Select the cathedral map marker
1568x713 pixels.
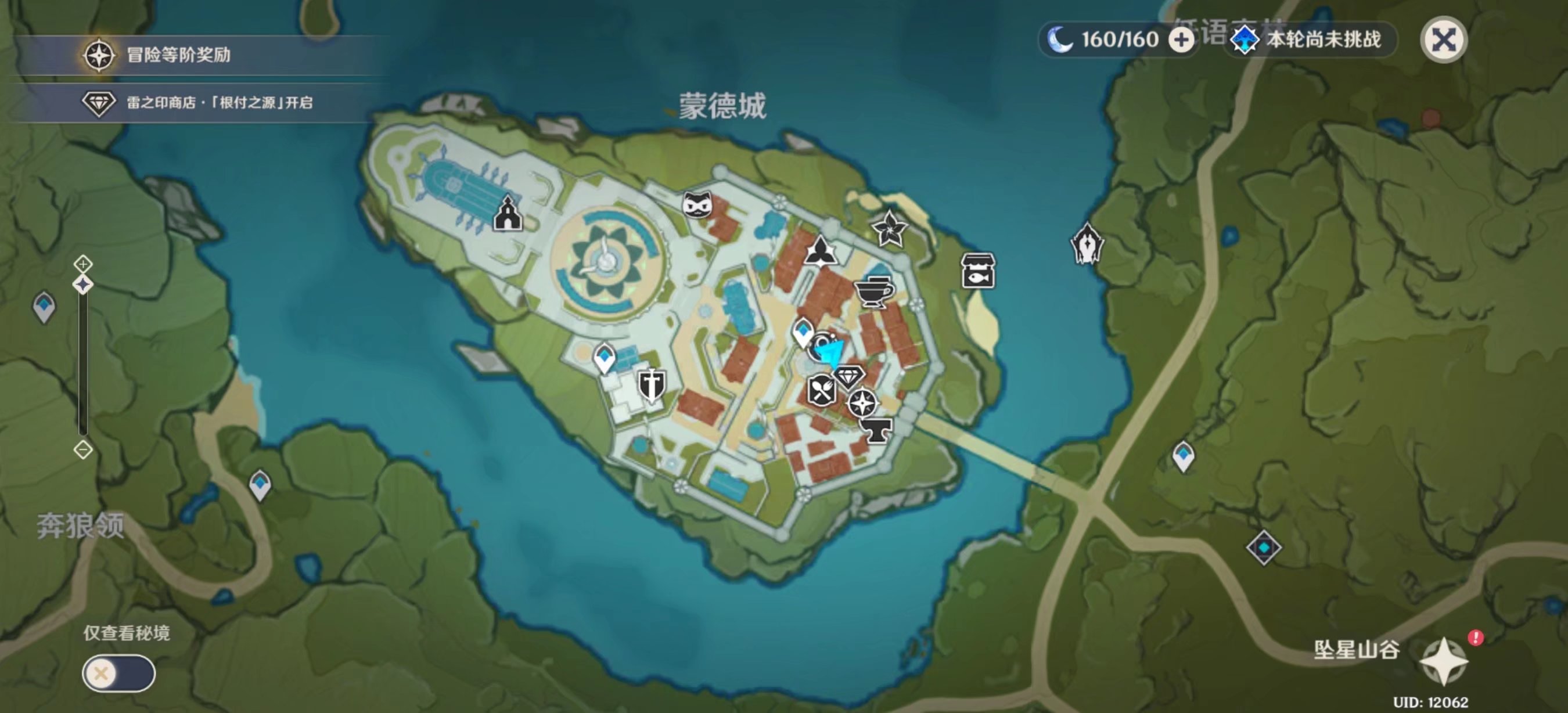coord(508,213)
